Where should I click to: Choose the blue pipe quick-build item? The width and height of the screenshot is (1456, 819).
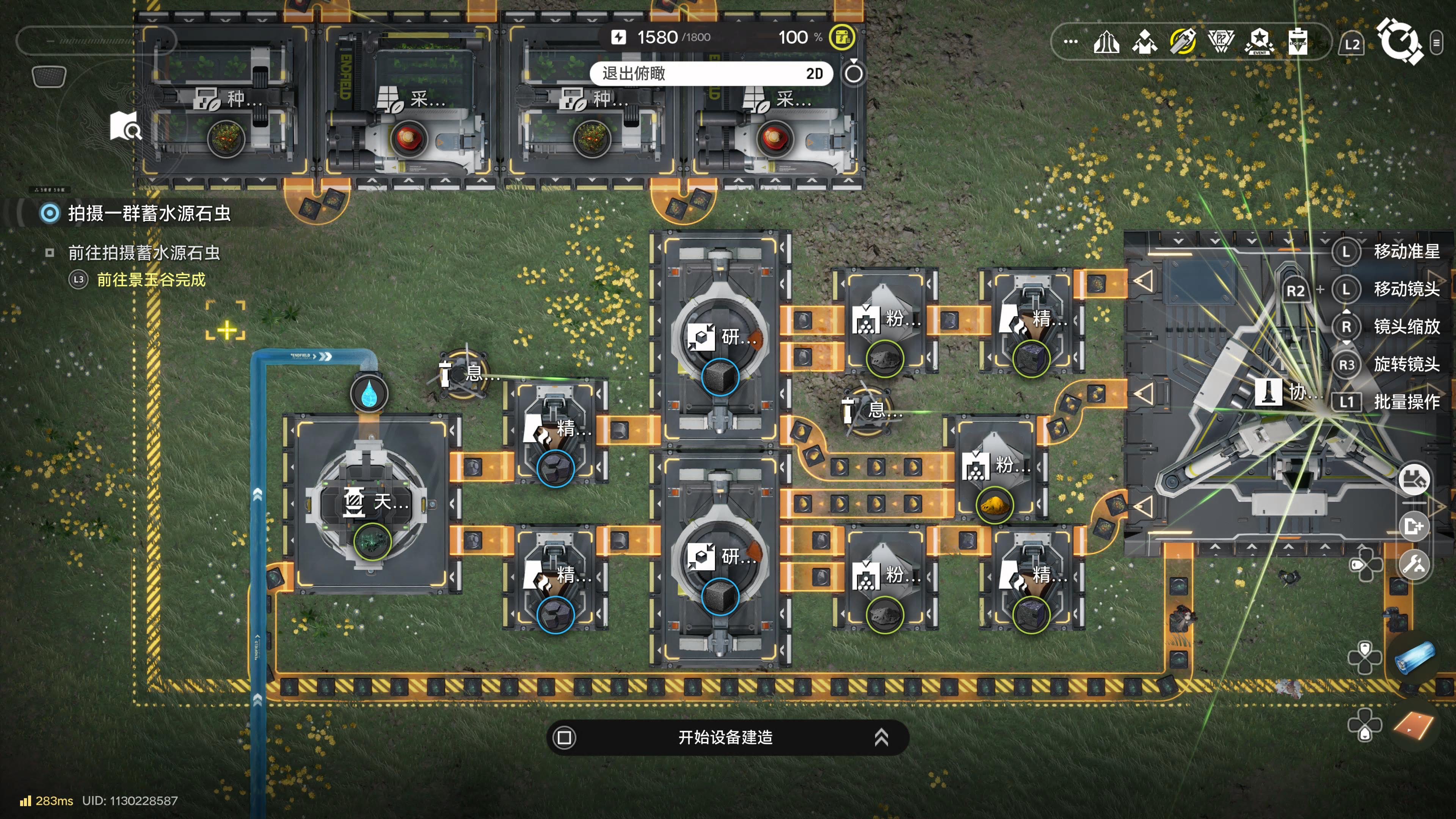coord(1415,657)
